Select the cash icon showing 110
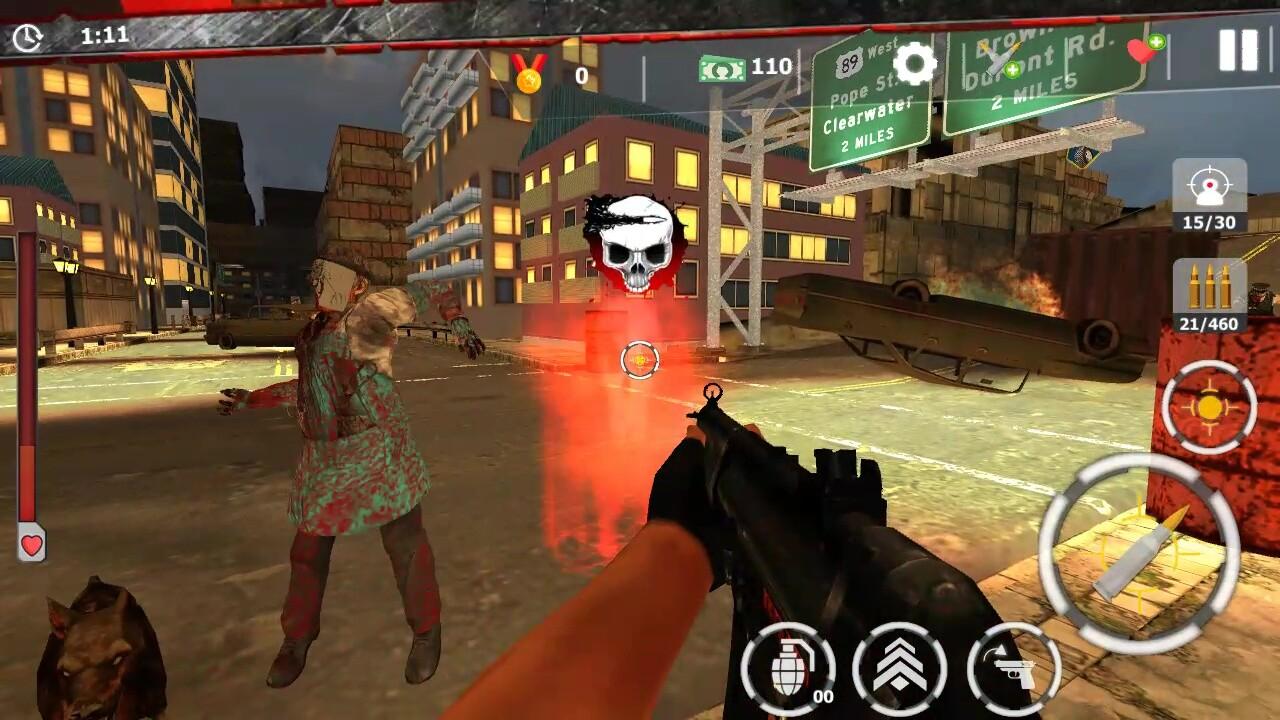This screenshot has height=720, width=1280. (x=722, y=70)
